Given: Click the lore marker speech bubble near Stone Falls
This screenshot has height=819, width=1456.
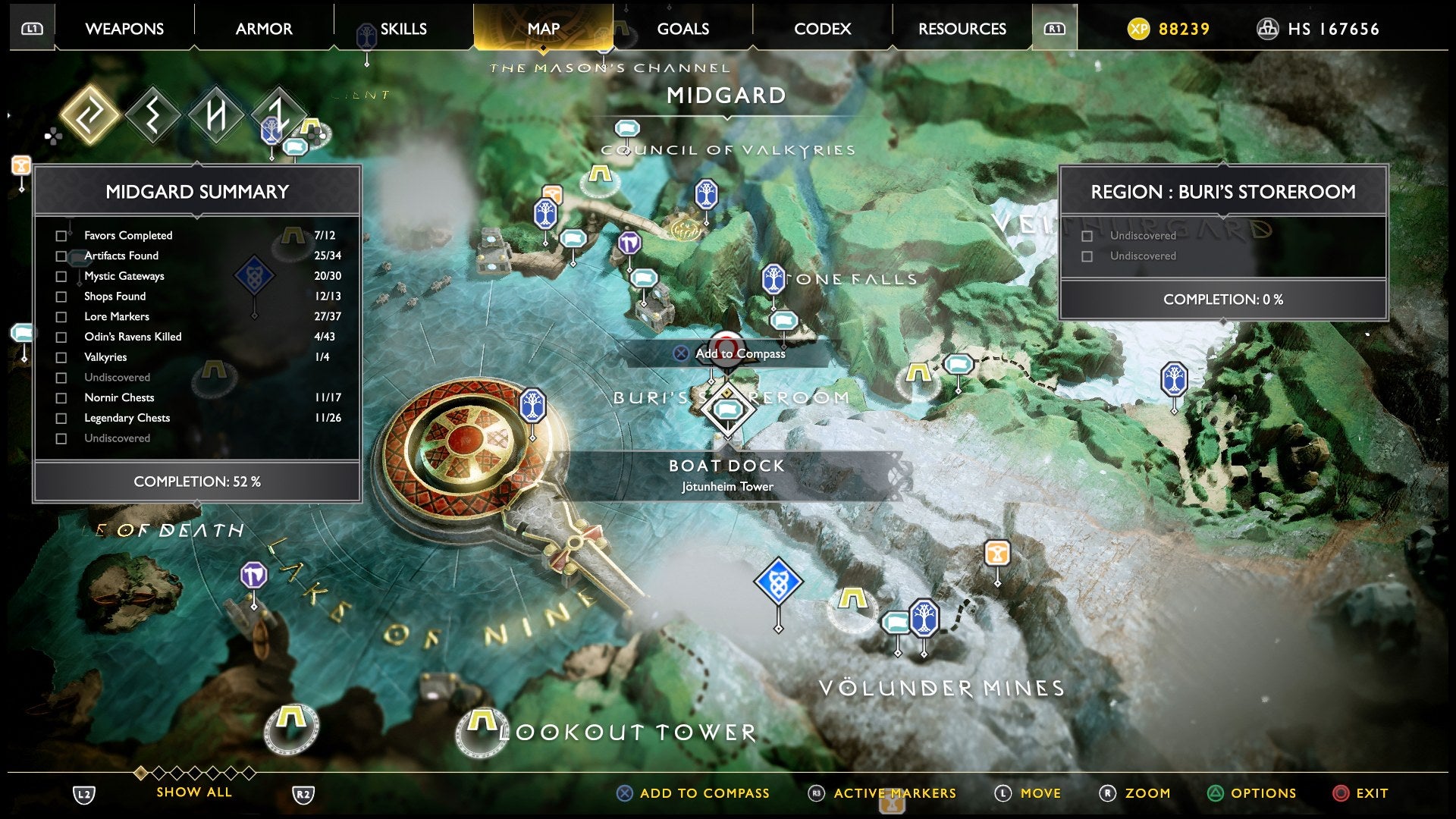Looking at the screenshot, I should [x=783, y=319].
